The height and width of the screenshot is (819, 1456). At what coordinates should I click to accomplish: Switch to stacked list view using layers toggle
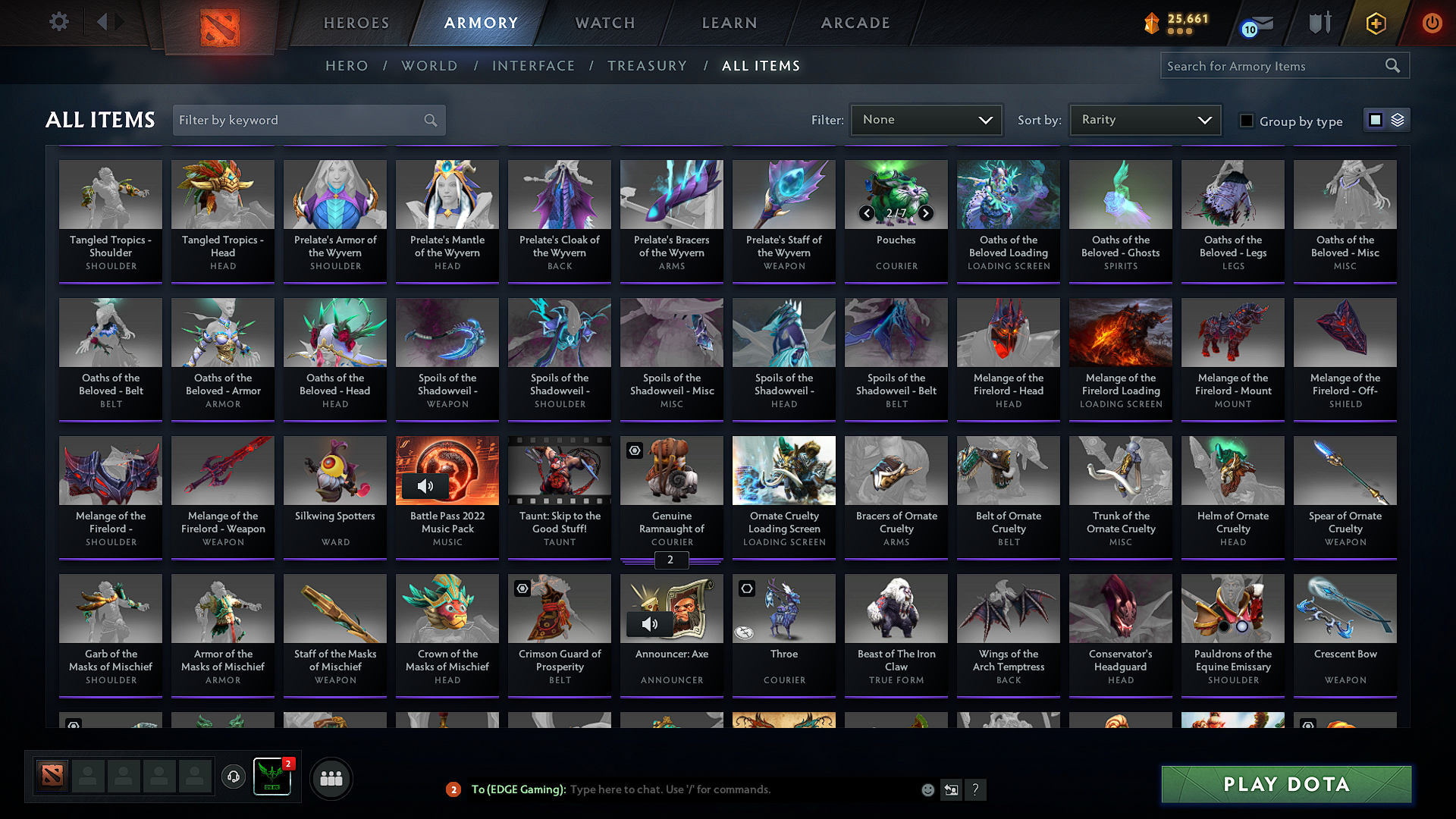(1398, 119)
